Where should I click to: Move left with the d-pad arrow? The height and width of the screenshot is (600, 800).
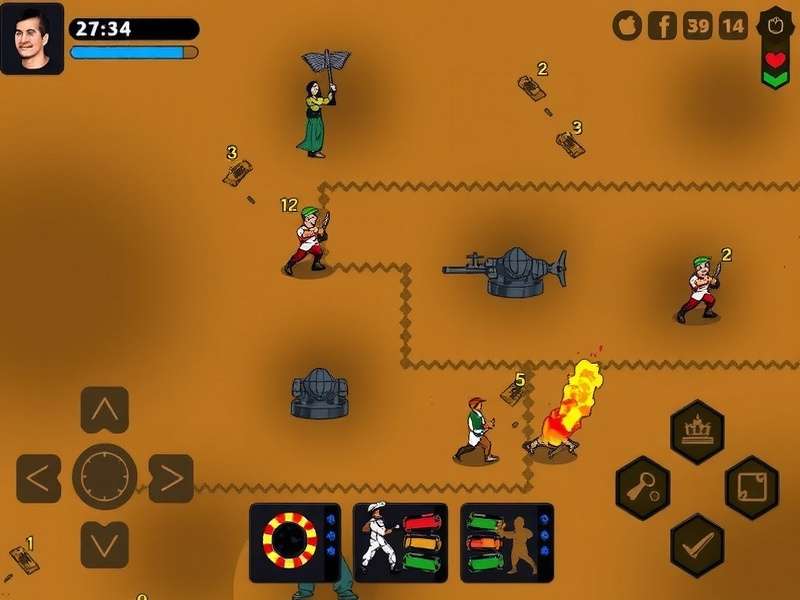[38, 478]
